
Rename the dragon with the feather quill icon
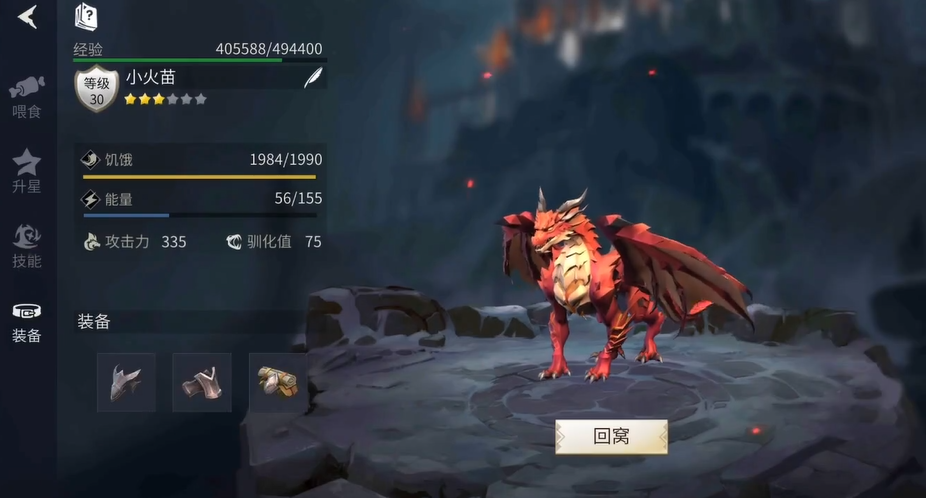pyautogui.click(x=313, y=79)
